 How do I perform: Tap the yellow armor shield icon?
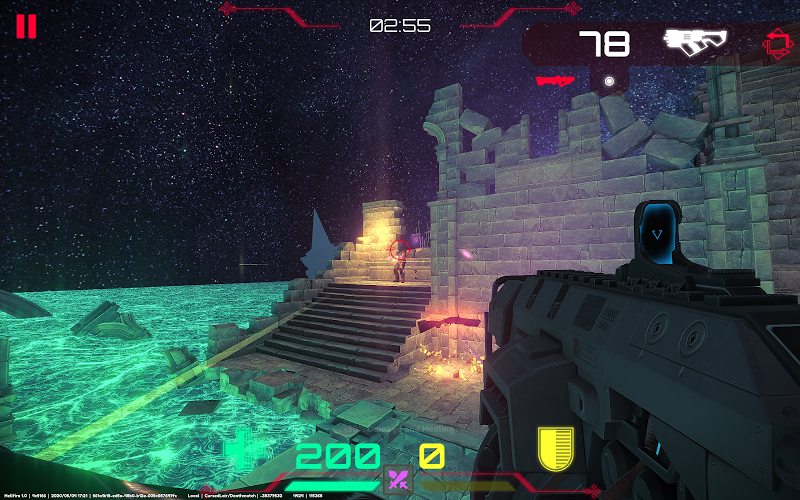click(x=555, y=449)
